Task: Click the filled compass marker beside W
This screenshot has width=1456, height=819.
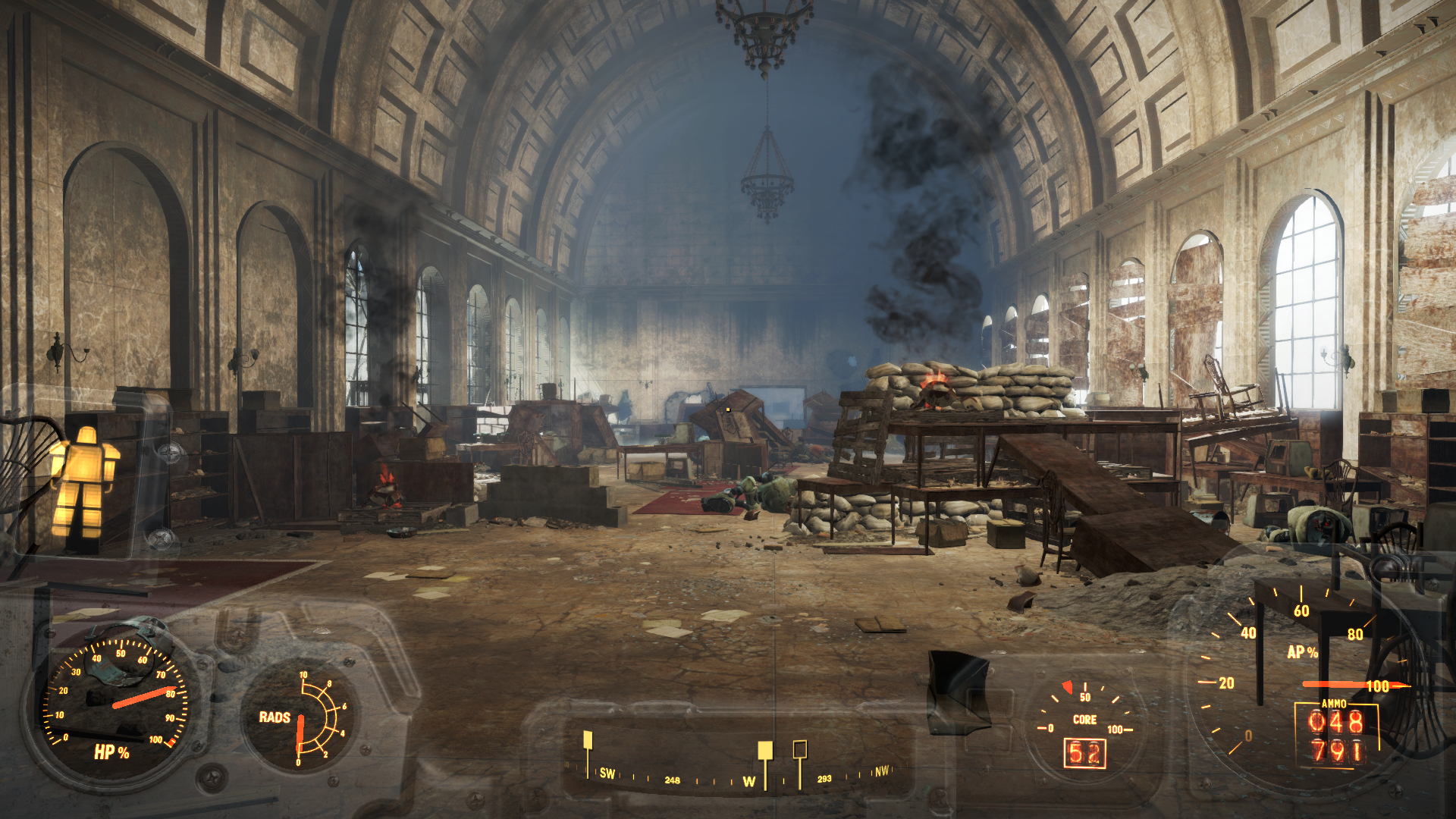Action: [765, 751]
